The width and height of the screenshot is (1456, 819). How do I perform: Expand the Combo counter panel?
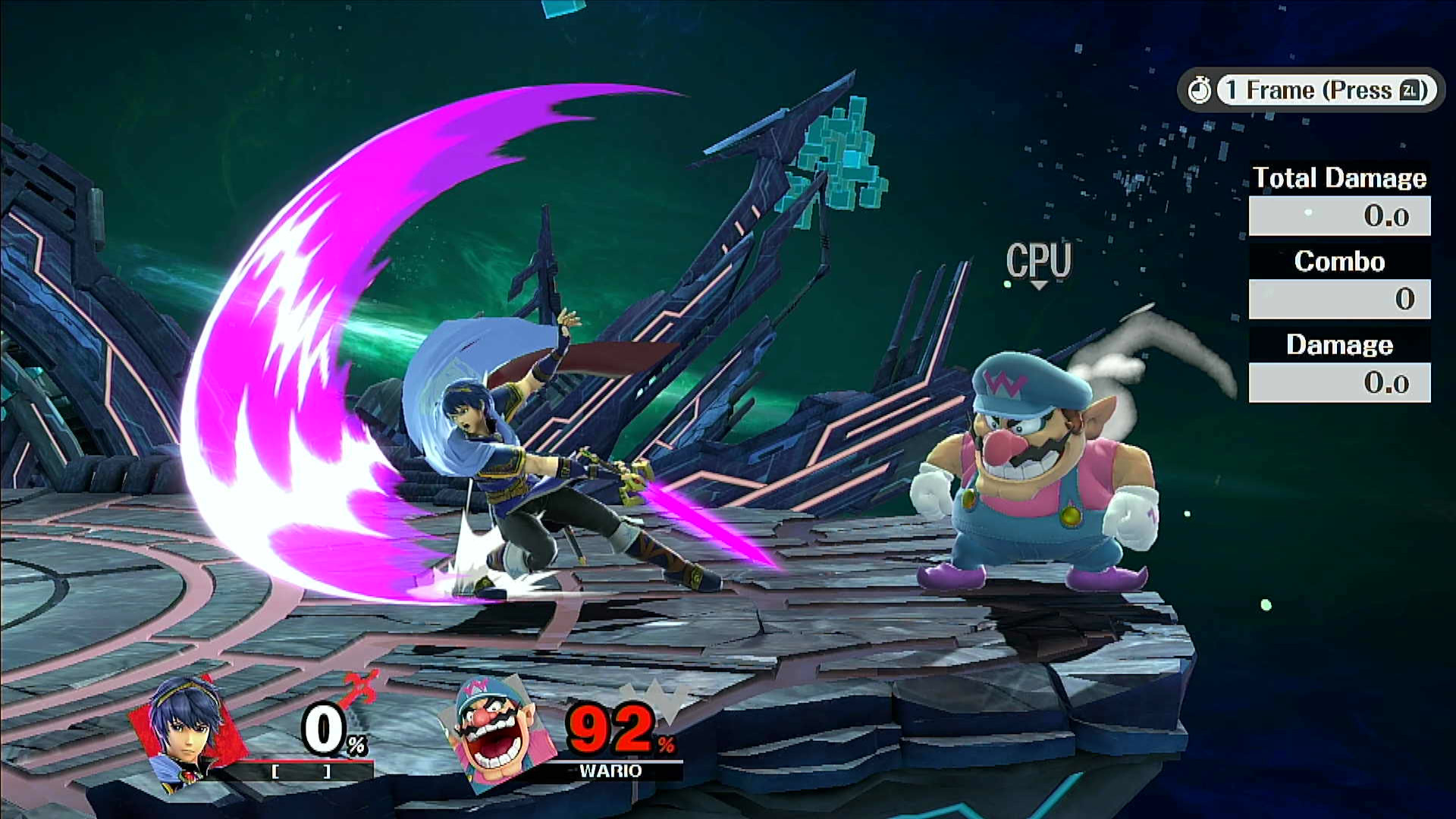tap(1339, 299)
